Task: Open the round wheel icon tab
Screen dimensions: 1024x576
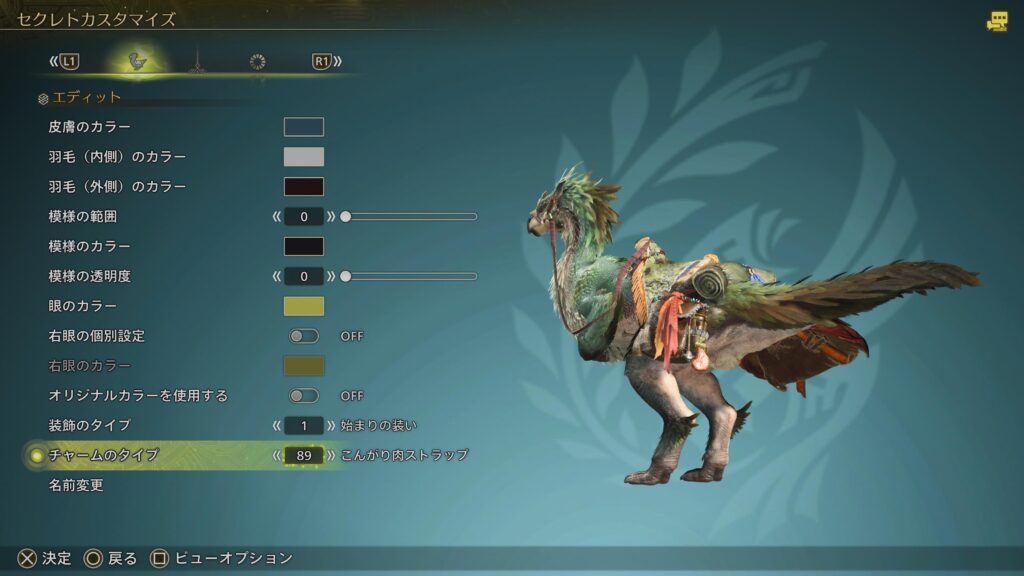Action: click(257, 62)
